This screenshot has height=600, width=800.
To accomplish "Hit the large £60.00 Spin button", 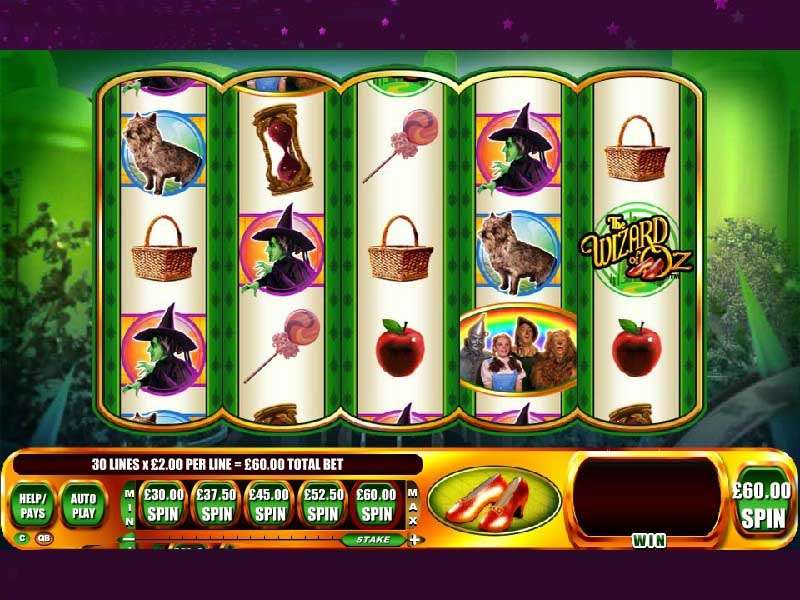I will tap(762, 504).
